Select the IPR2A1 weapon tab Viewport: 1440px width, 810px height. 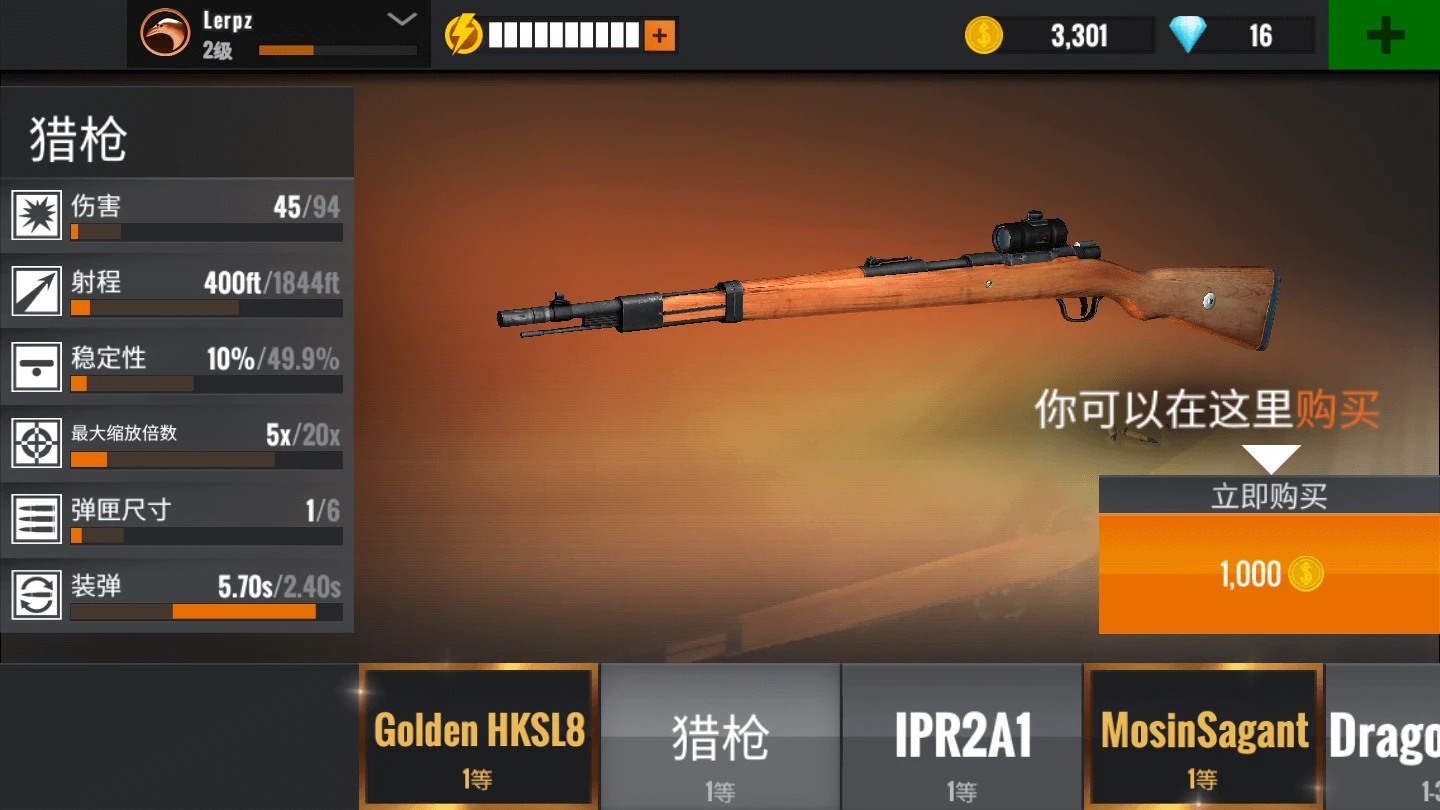pyautogui.click(x=962, y=735)
